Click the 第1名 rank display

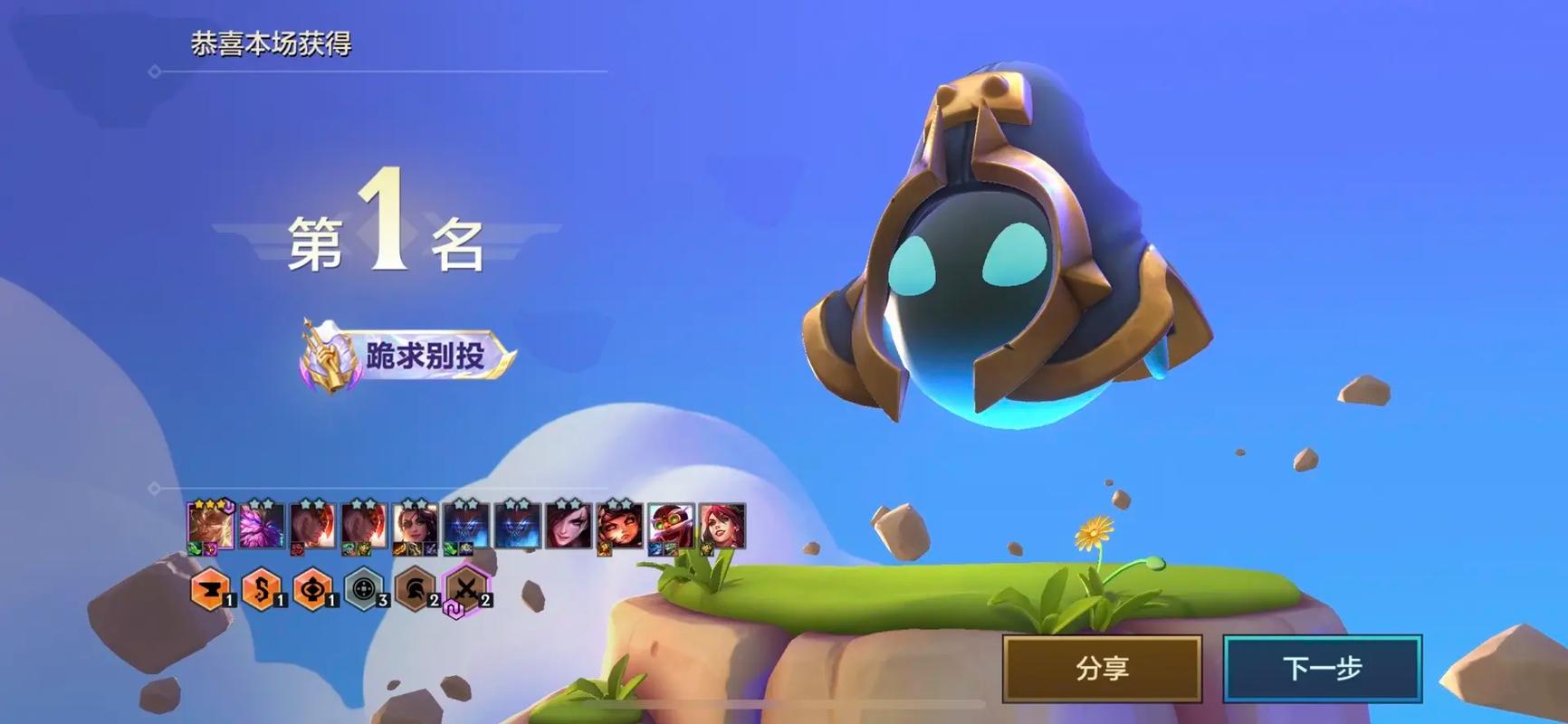pyautogui.click(x=389, y=240)
